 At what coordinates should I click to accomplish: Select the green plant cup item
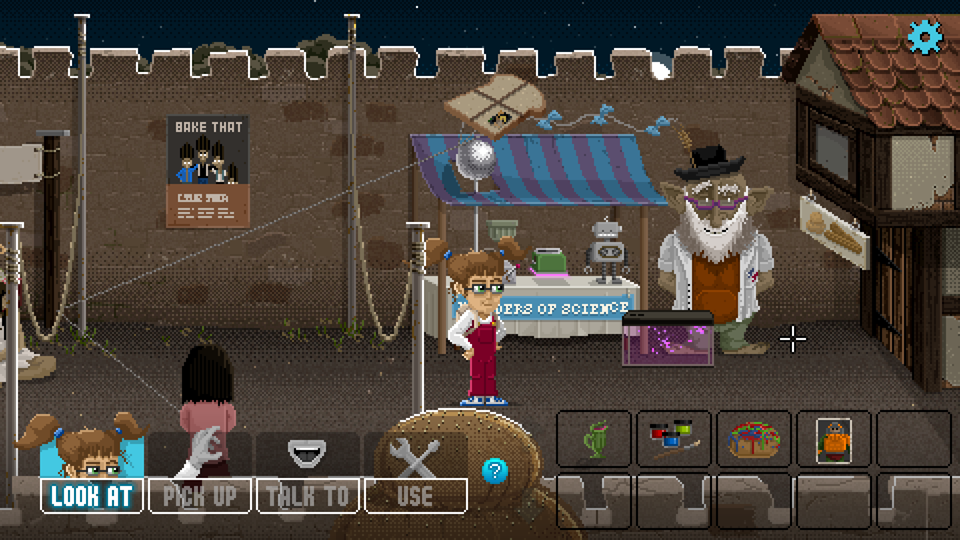pyautogui.click(x=596, y=439)
